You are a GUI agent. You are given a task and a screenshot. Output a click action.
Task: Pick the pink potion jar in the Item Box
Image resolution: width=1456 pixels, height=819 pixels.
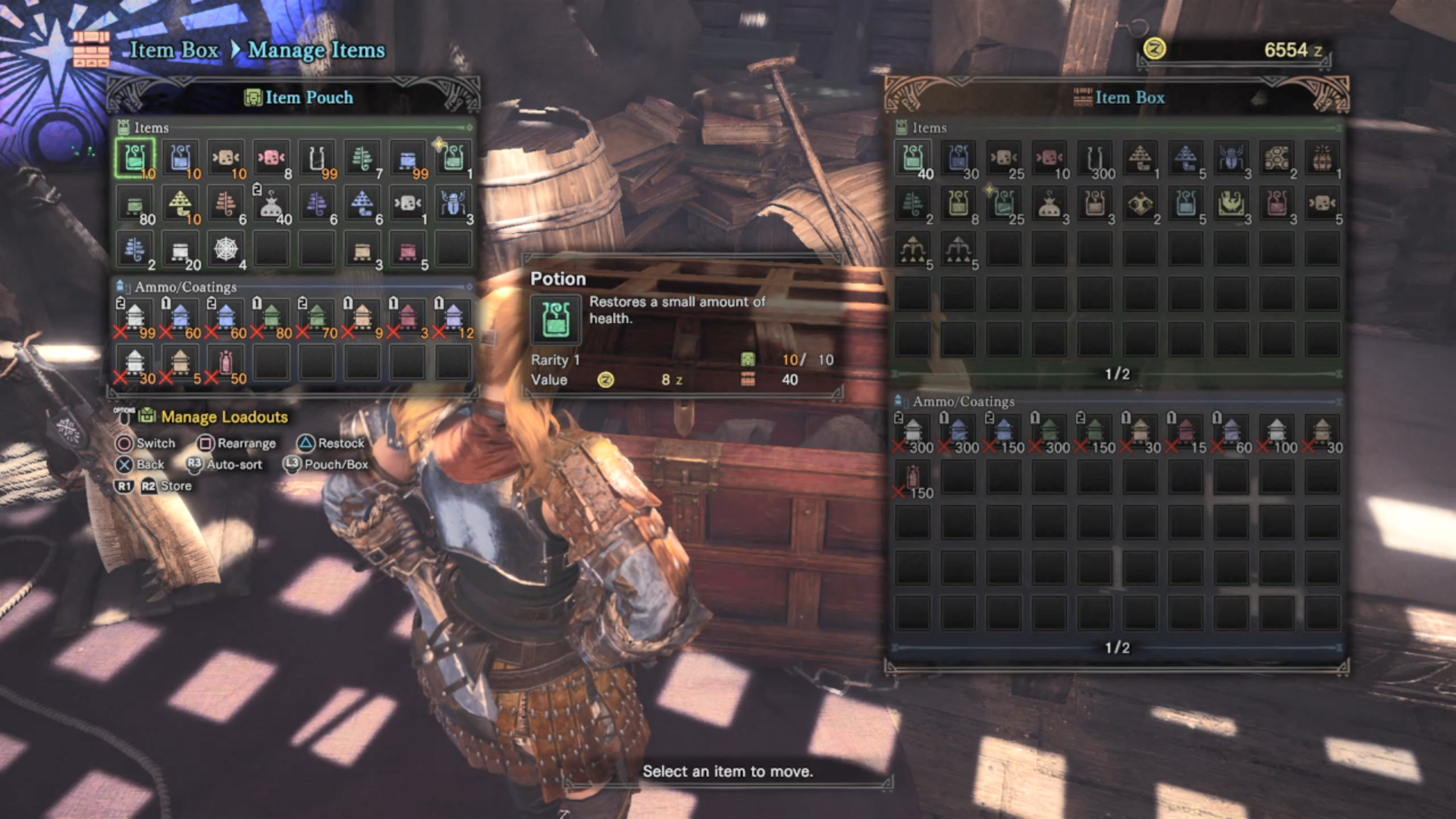[1277, 204]
